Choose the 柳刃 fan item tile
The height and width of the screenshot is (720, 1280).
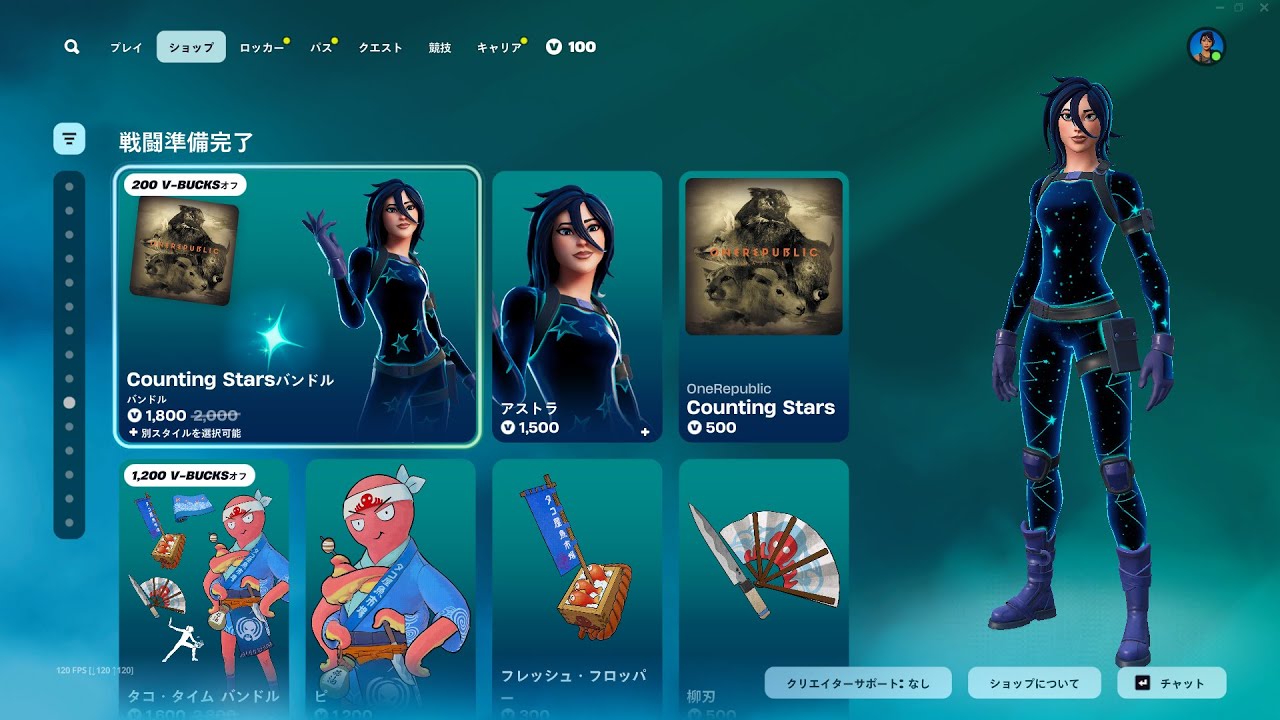tap(764, 588)
